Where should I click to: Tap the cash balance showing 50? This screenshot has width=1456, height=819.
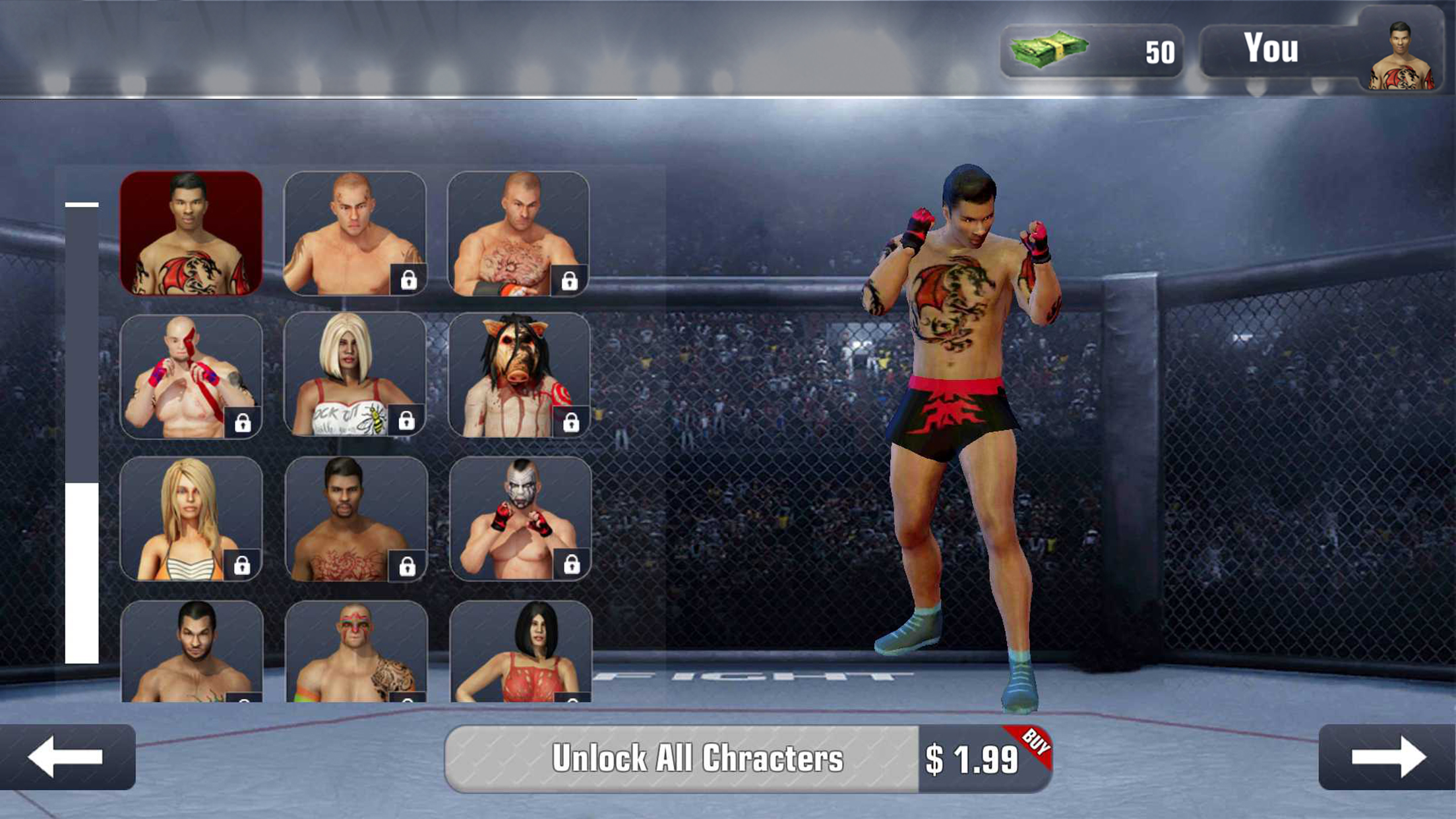(x=1092, y=51)
